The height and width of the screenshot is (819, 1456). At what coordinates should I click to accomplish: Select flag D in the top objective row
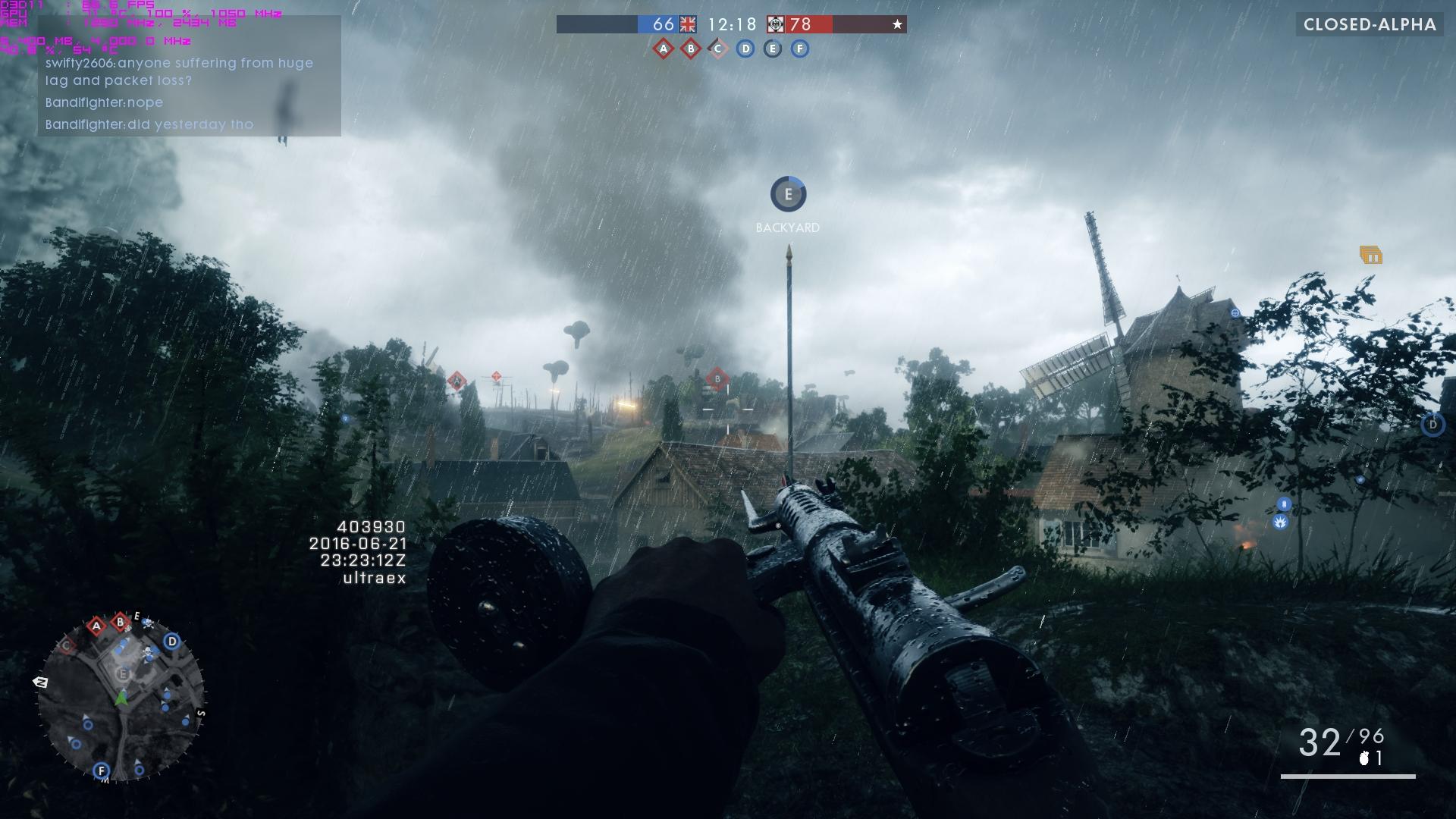tap(745, 49)
